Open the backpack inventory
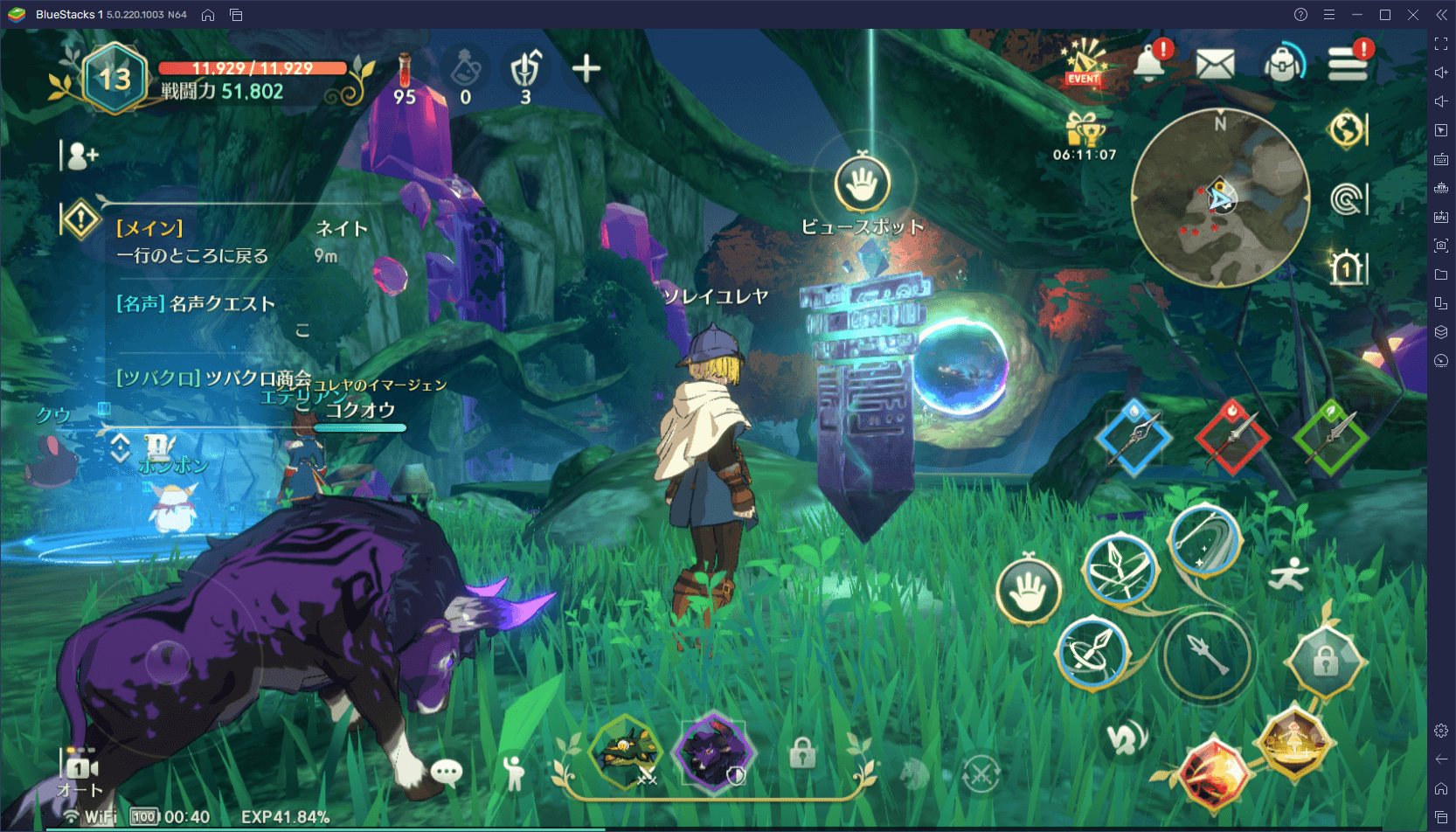Viewport: 1456px width, 832px height. coord(1282,64)
